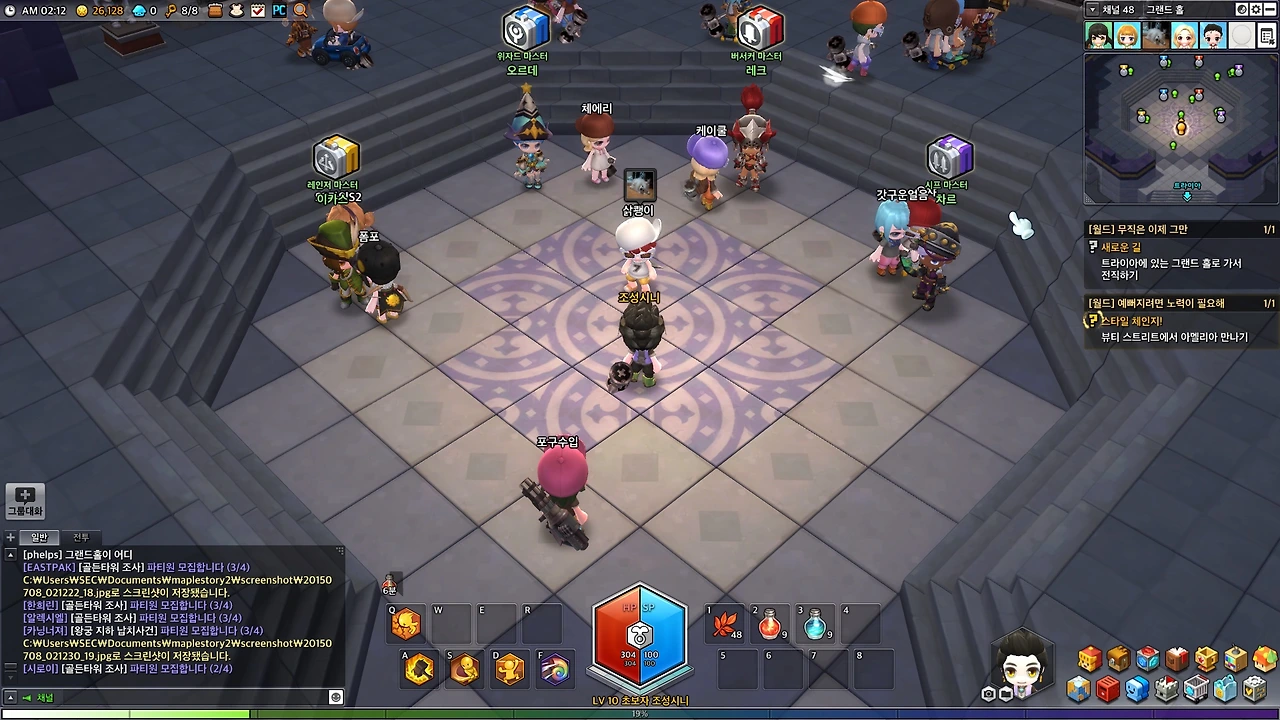Click the camera button by character portrait

(989, 693)
